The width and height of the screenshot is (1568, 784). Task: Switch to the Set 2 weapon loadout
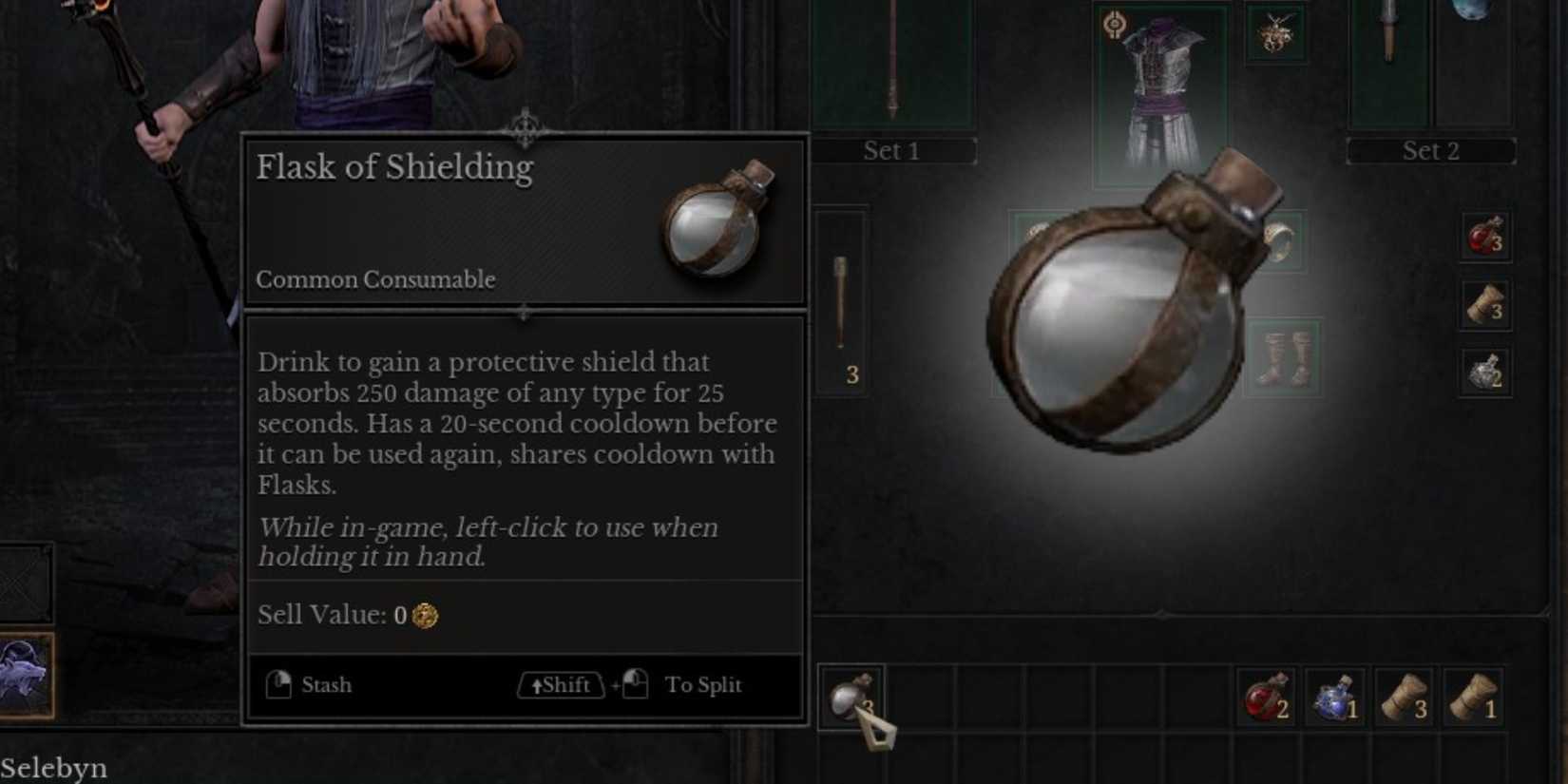coord(1431,150)
